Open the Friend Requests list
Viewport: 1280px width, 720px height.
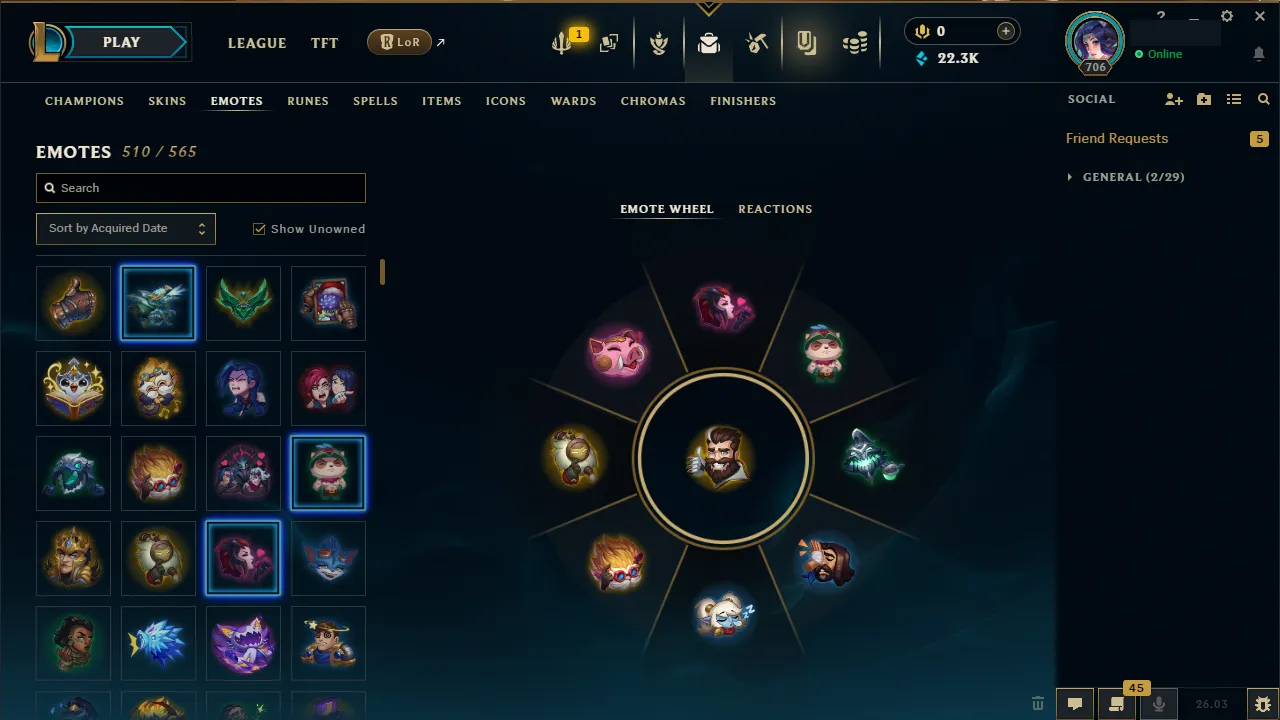[x=1117, y=138]
